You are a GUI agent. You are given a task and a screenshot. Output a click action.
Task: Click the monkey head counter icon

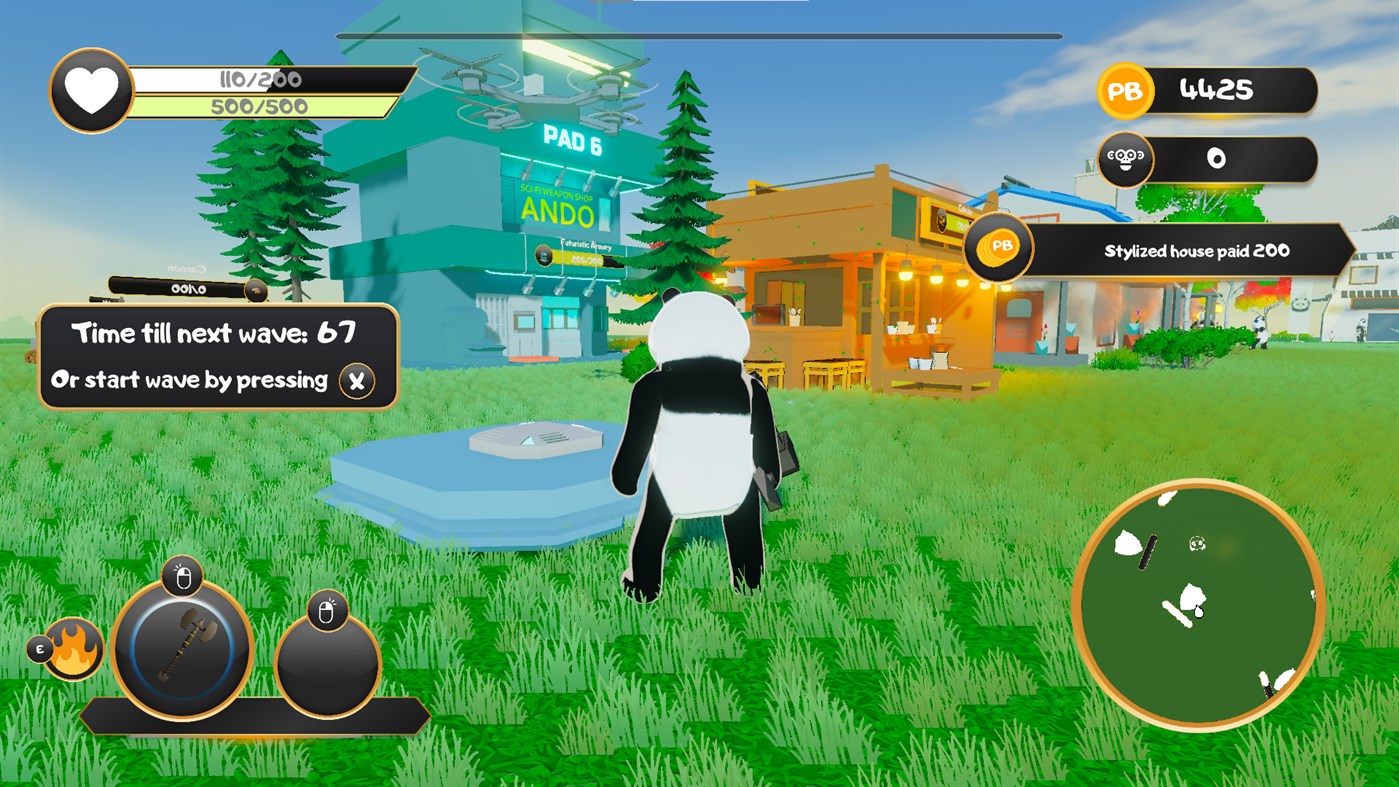(x=1124, y=158)
